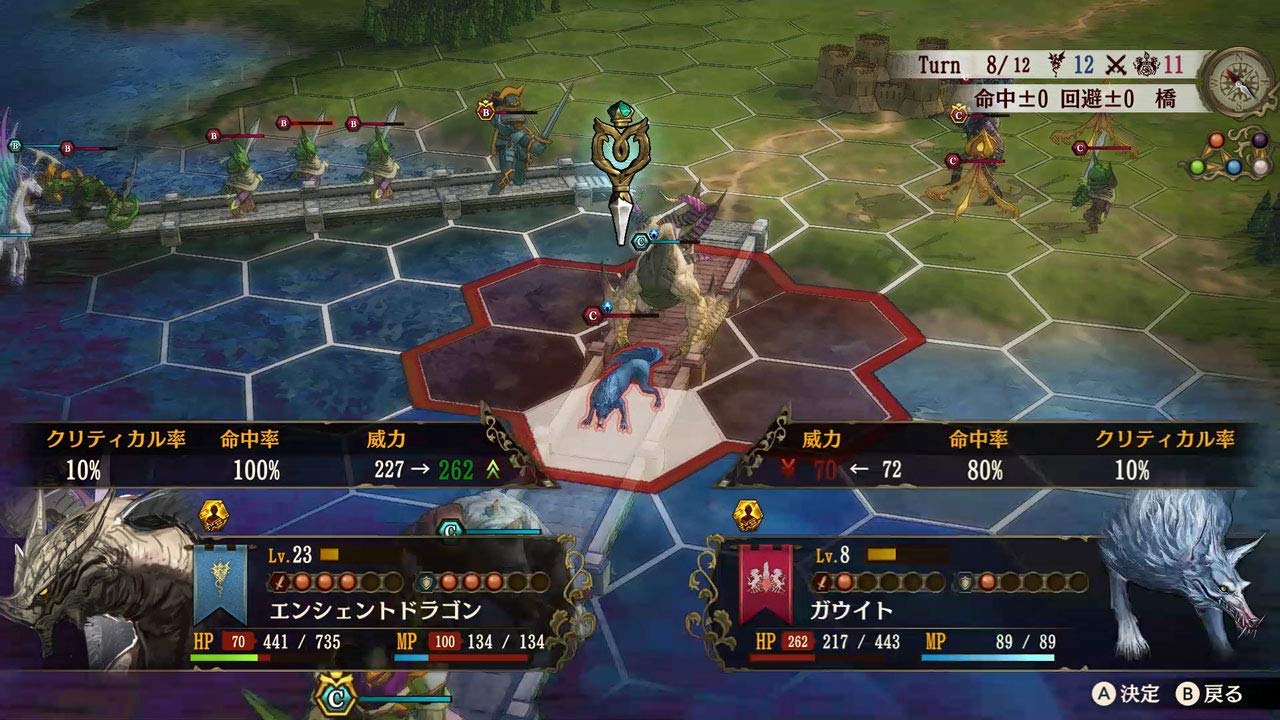Click the crest icon beside the 11

click(x=1145, y=64)
